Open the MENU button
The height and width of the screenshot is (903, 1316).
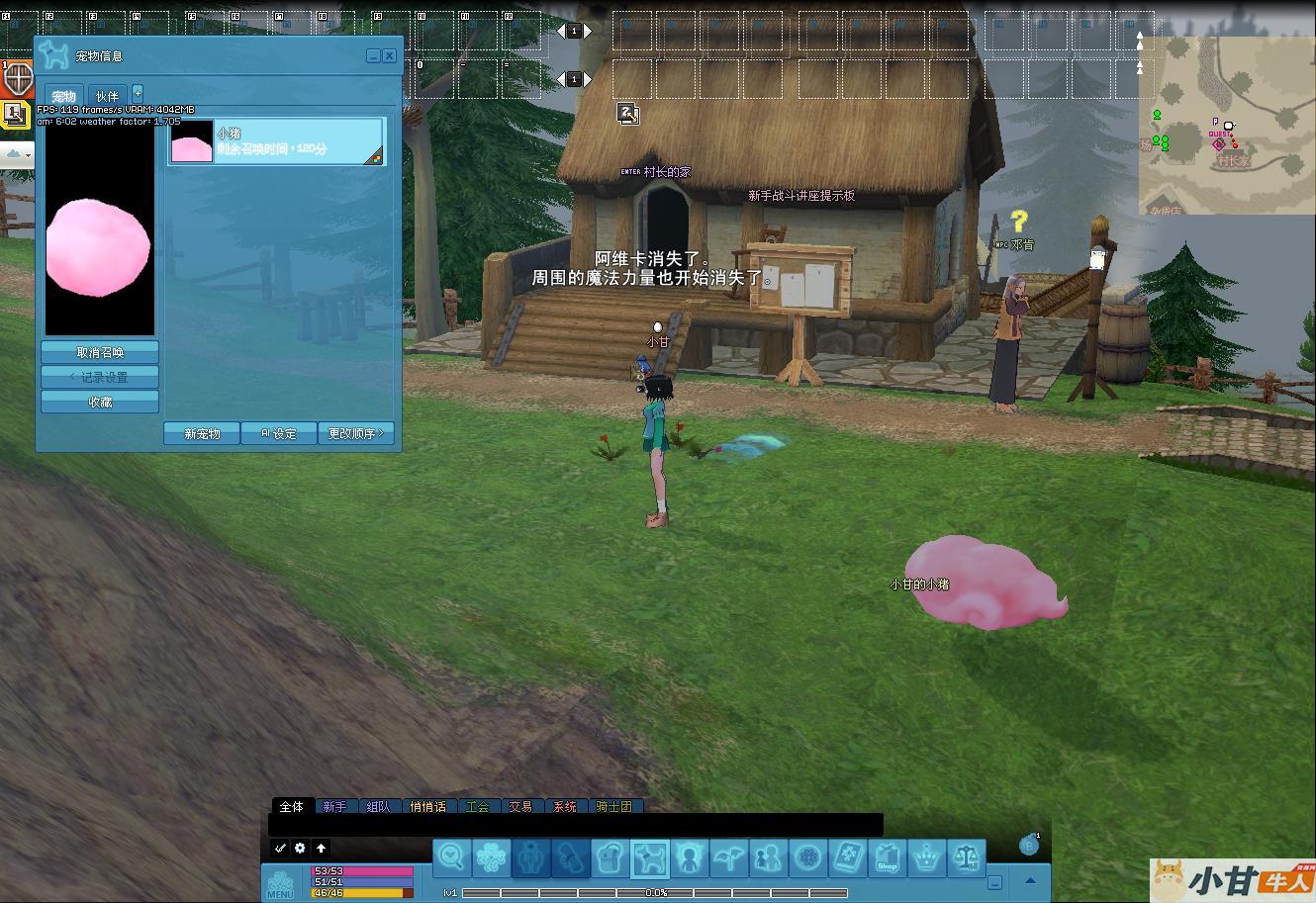tap(280, 884)
